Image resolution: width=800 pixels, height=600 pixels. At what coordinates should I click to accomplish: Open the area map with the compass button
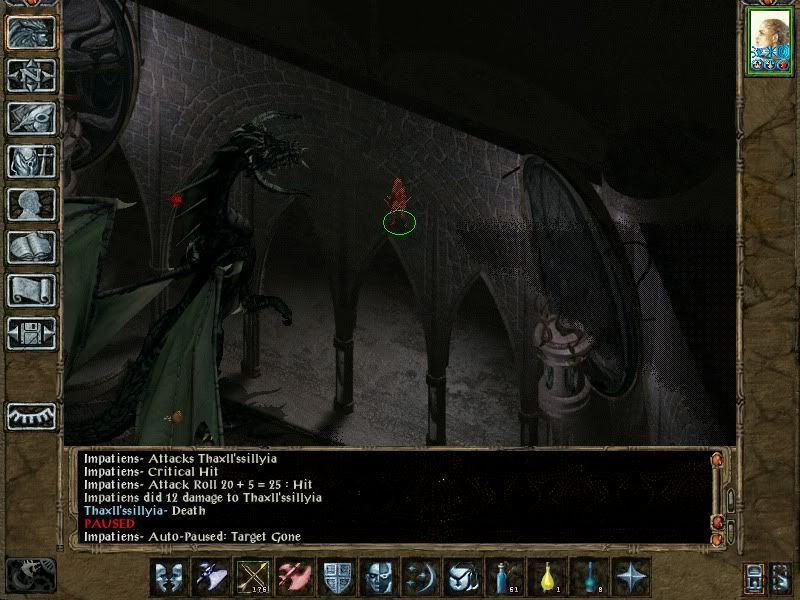pos(31,74)
